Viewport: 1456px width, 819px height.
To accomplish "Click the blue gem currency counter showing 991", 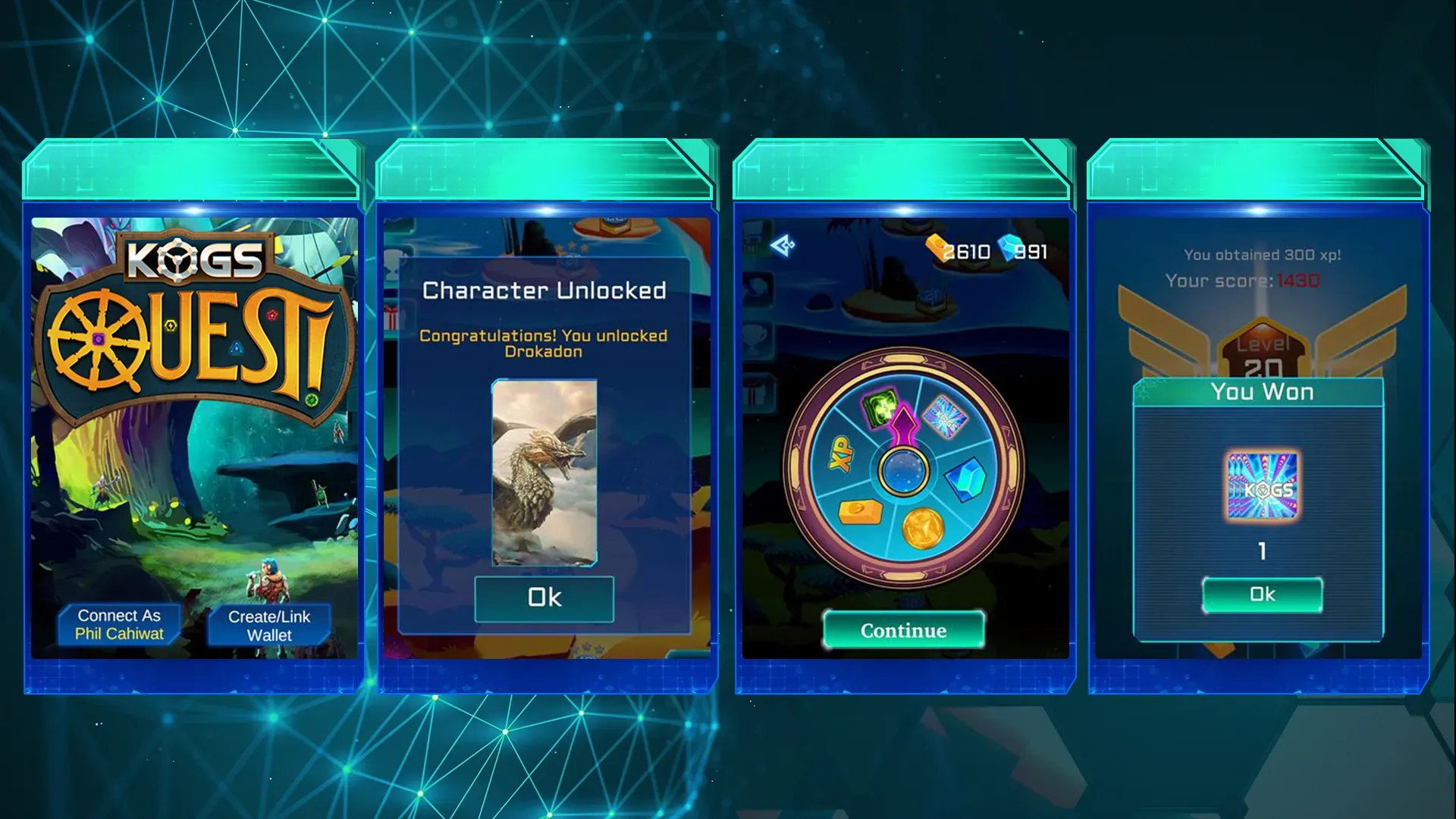I will pos(1026,250).
